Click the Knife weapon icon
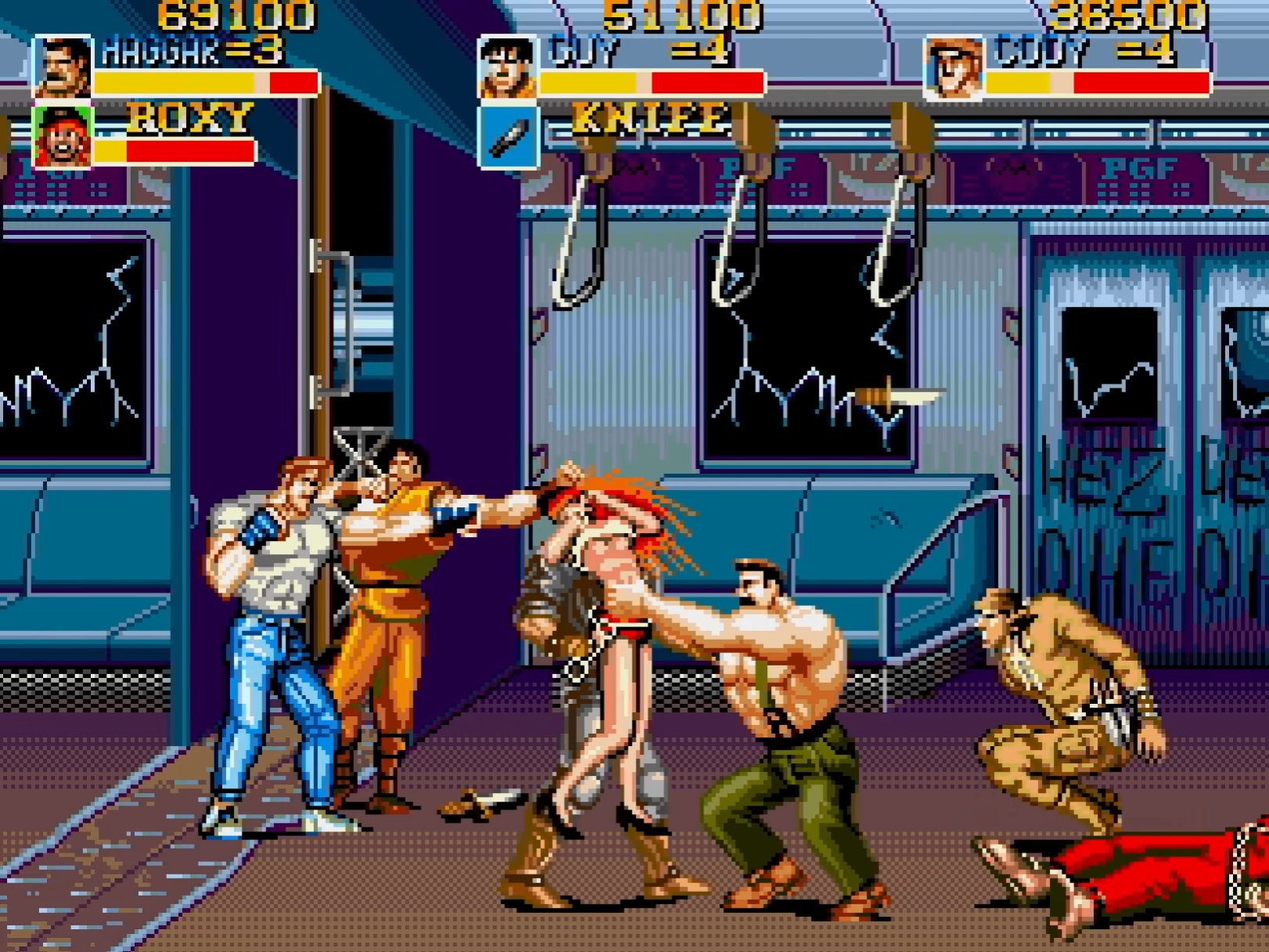Viewport: 1269px width, 952px height. pyautogui.click(x=509, y=138)
